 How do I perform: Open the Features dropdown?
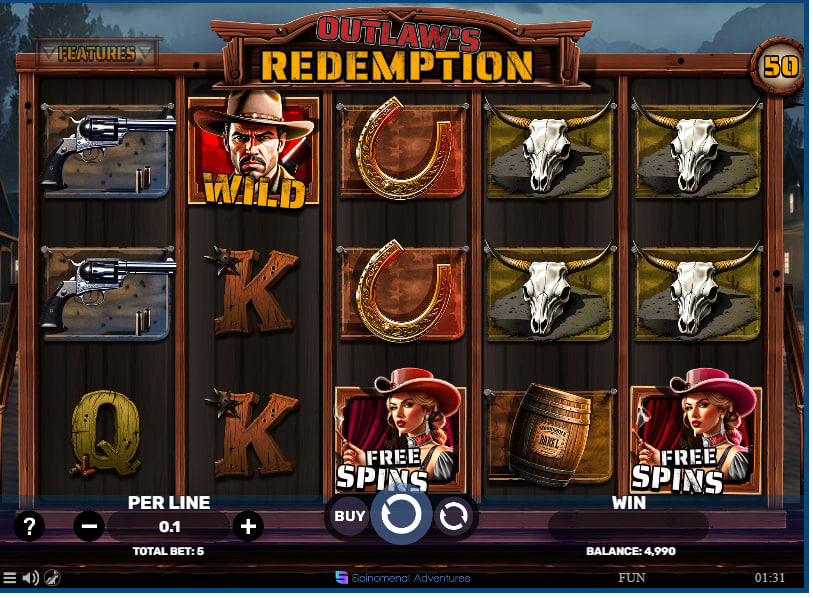coord(96,54)
